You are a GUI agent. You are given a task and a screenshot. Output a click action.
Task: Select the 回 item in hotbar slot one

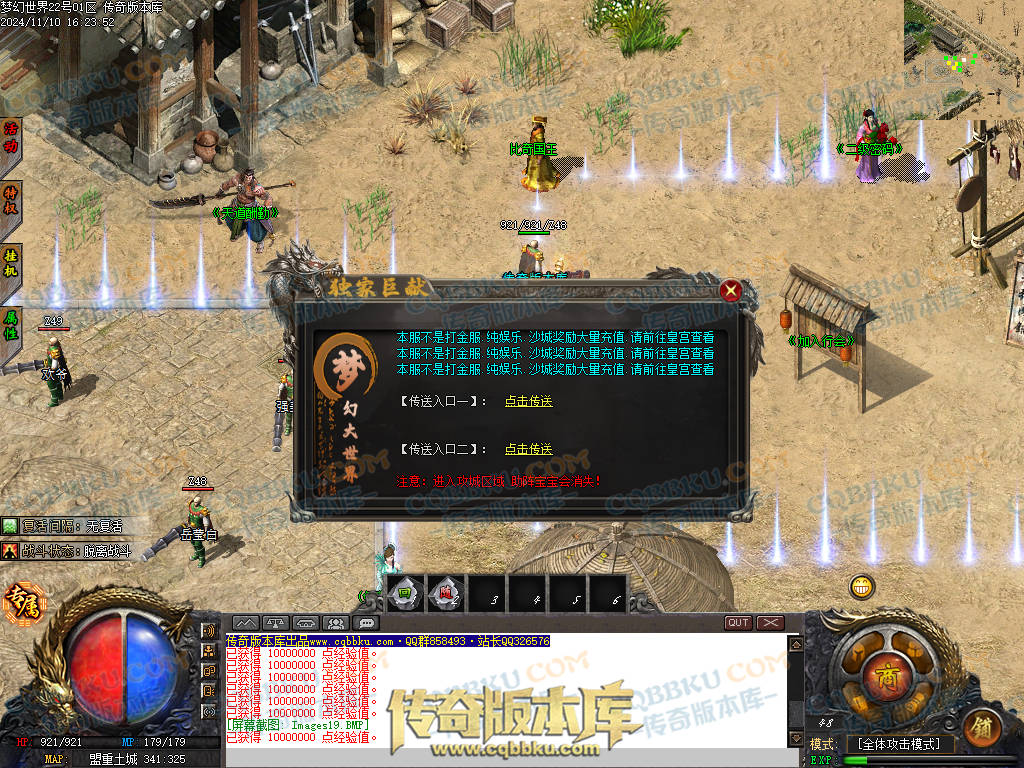tap(405, 593)
